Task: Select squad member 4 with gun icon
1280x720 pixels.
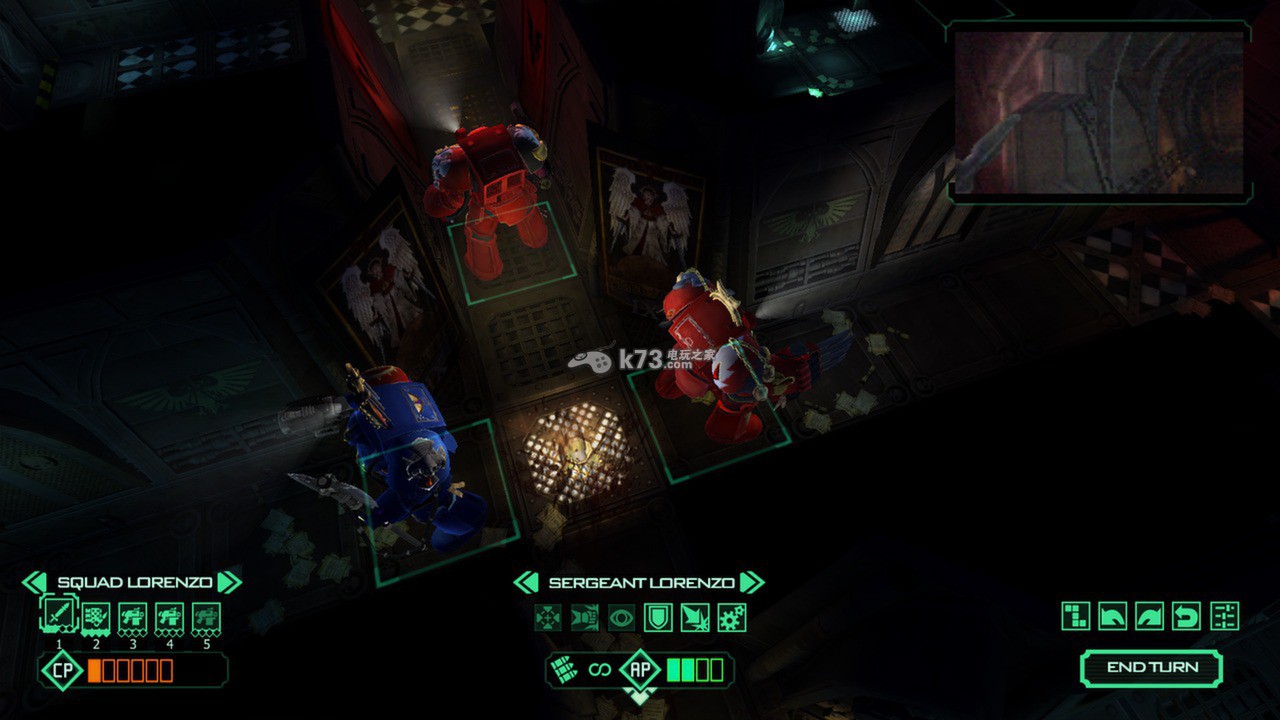Action: click(169, 616)
